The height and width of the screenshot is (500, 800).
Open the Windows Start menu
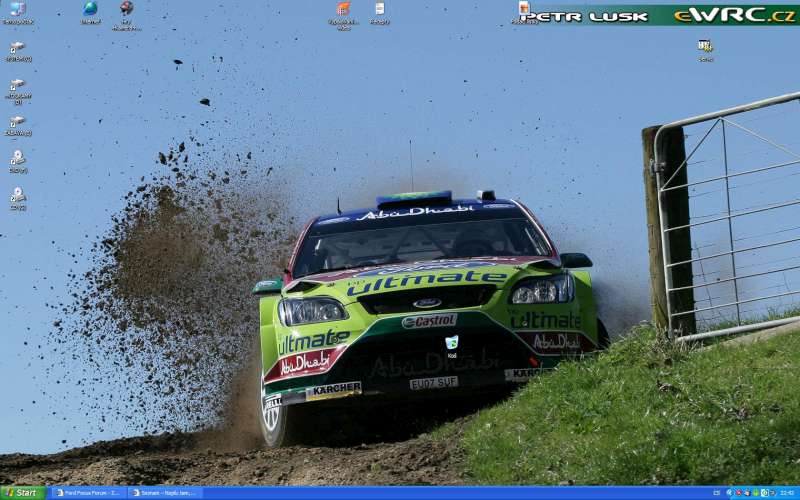click(22, 493)
